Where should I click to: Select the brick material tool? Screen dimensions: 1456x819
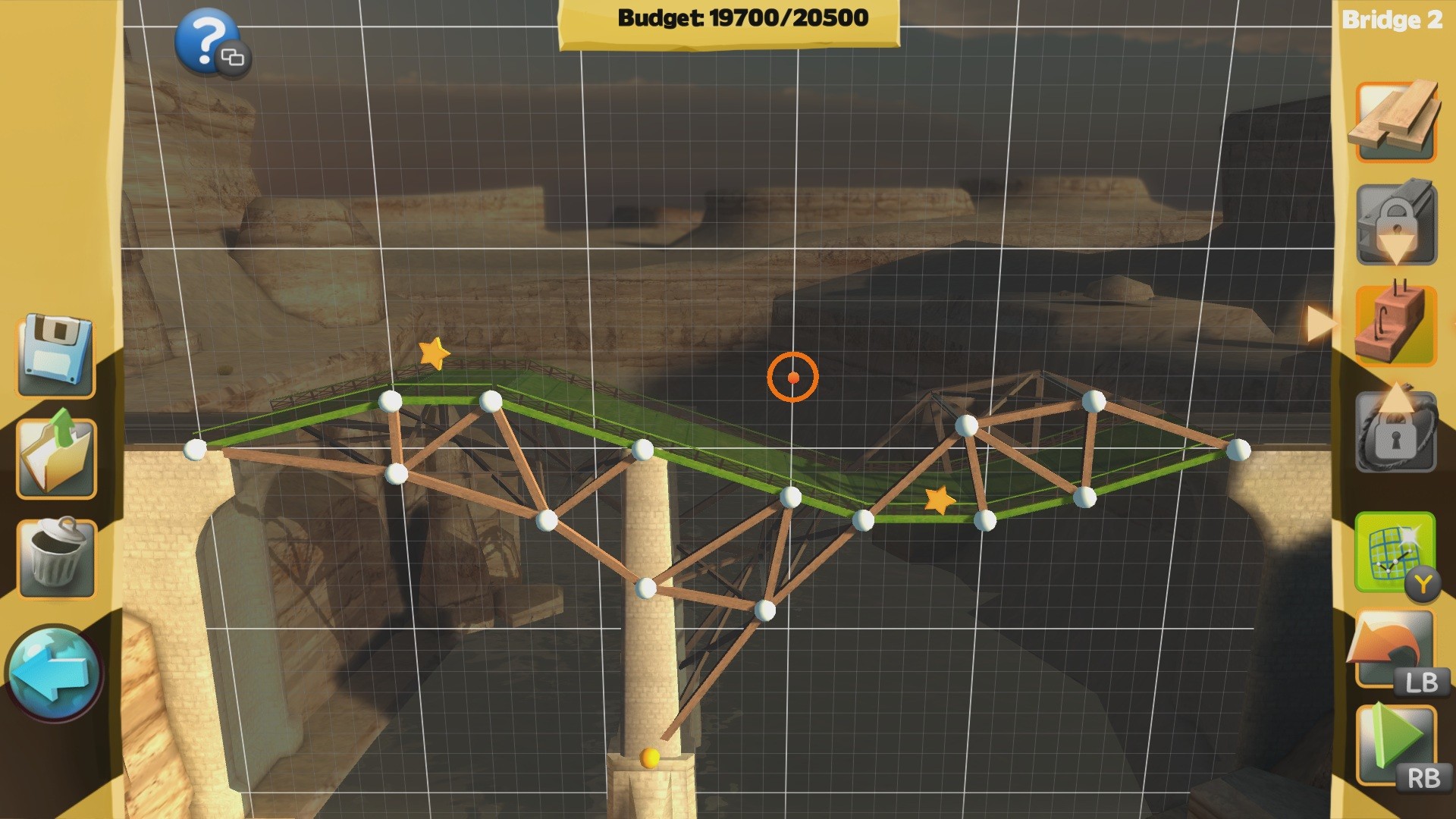[1395, 326]
